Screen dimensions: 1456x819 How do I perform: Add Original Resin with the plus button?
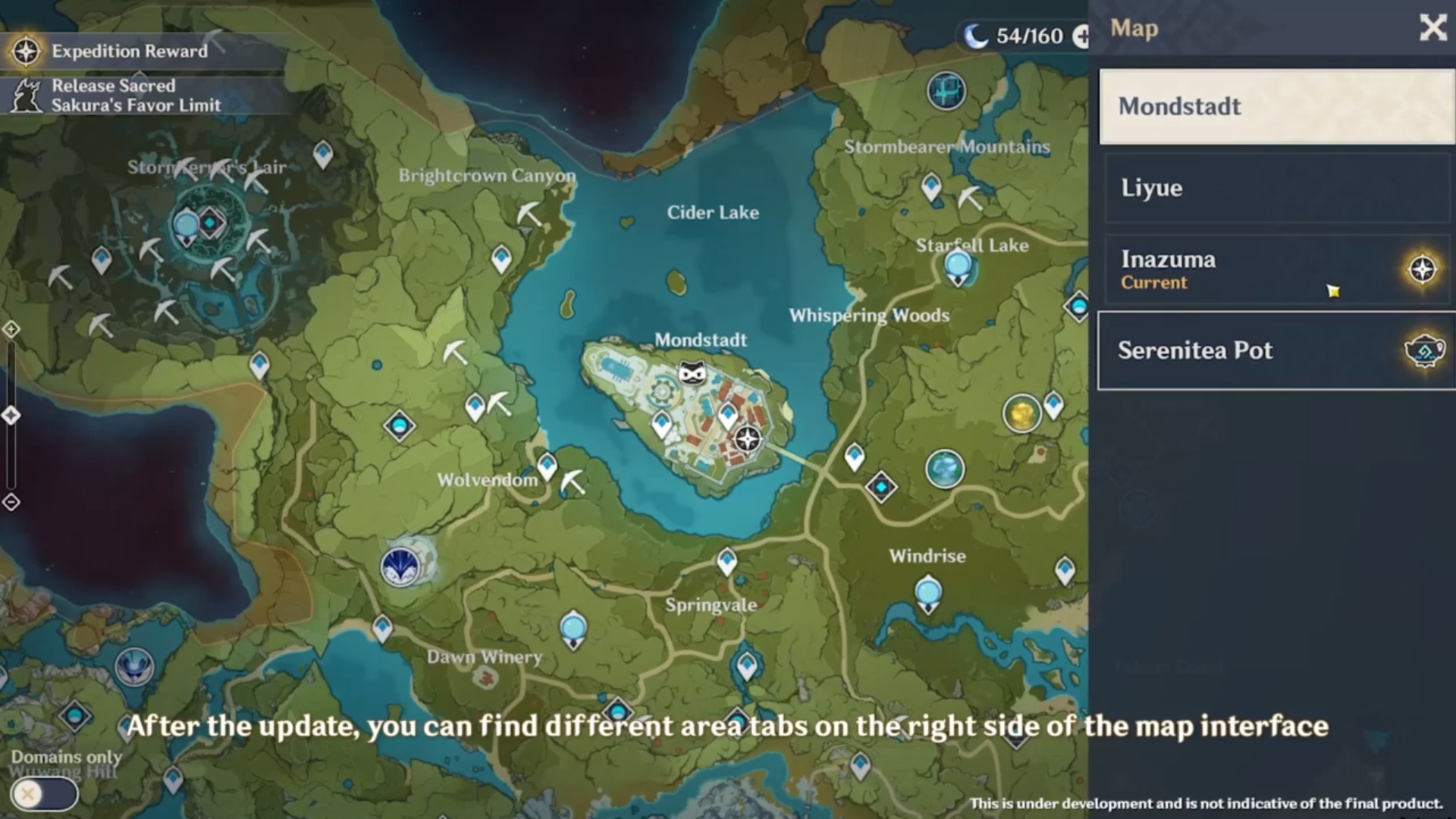[x=1082, y=36]
